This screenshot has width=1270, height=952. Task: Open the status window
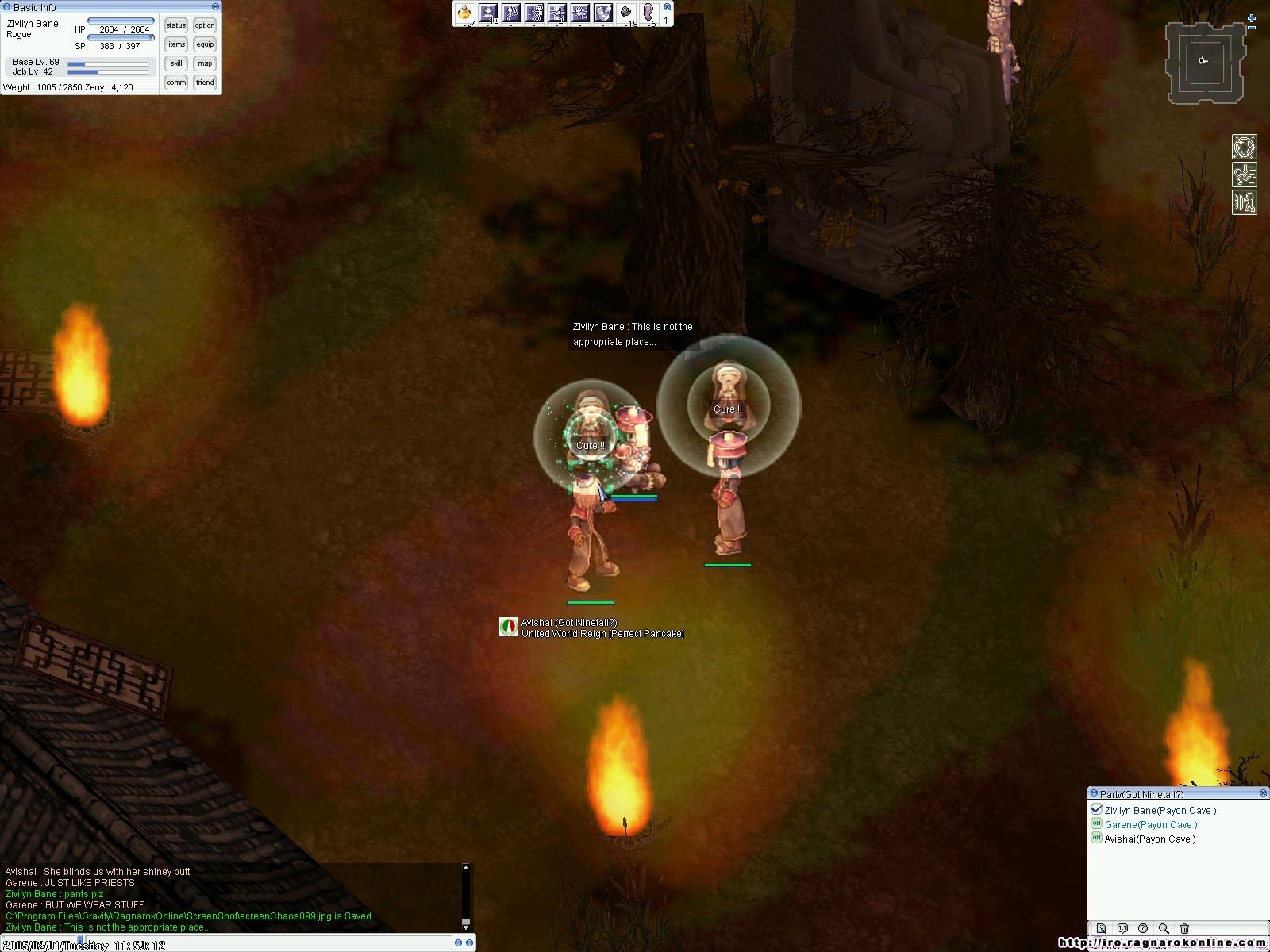pos(175,25)
